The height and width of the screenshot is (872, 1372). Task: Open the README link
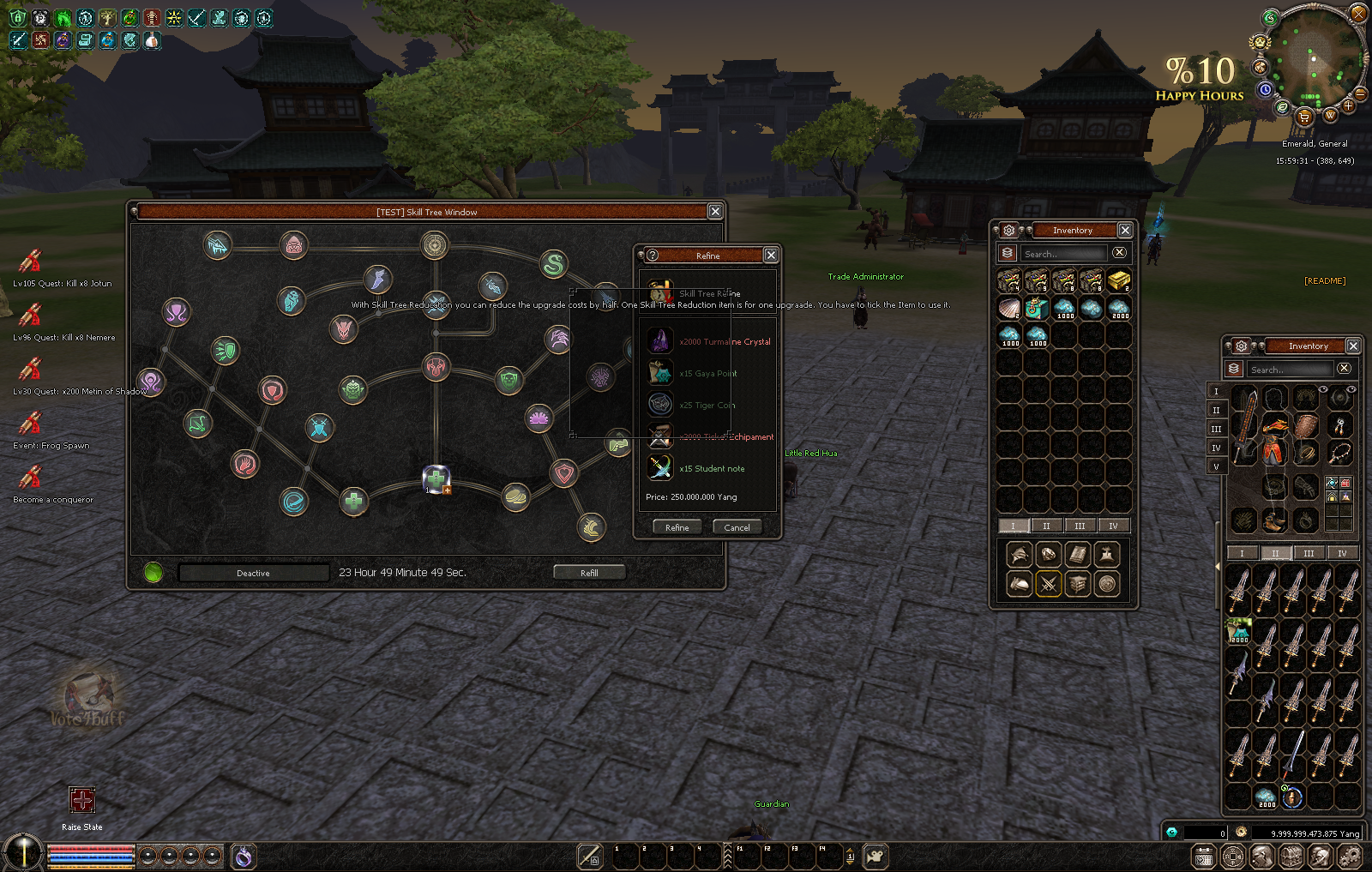click(x=1325, y=281)
